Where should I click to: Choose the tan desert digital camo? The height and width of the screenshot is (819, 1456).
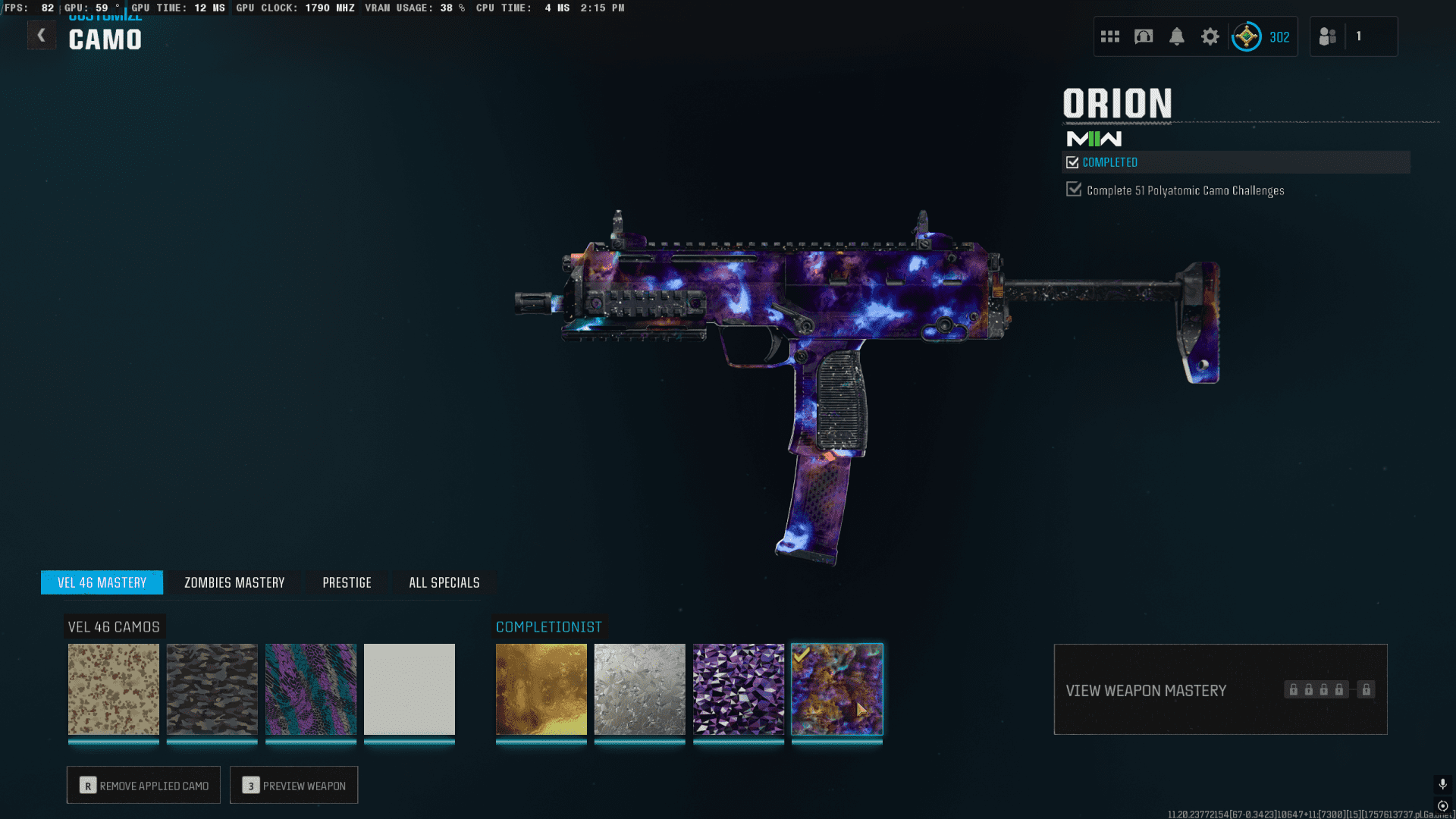pos(114,689)
